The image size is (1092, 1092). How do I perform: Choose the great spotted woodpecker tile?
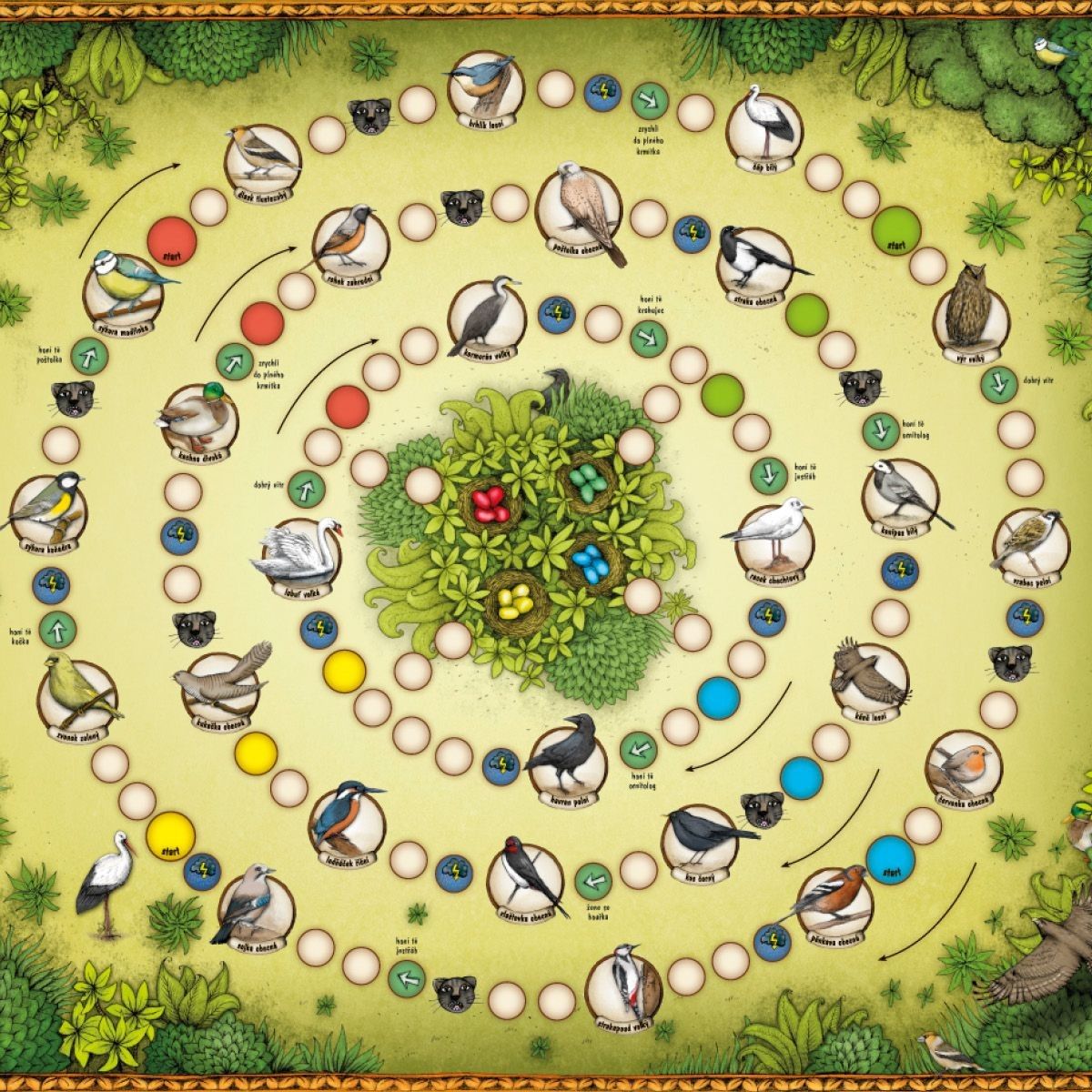[x=622, y=983]
